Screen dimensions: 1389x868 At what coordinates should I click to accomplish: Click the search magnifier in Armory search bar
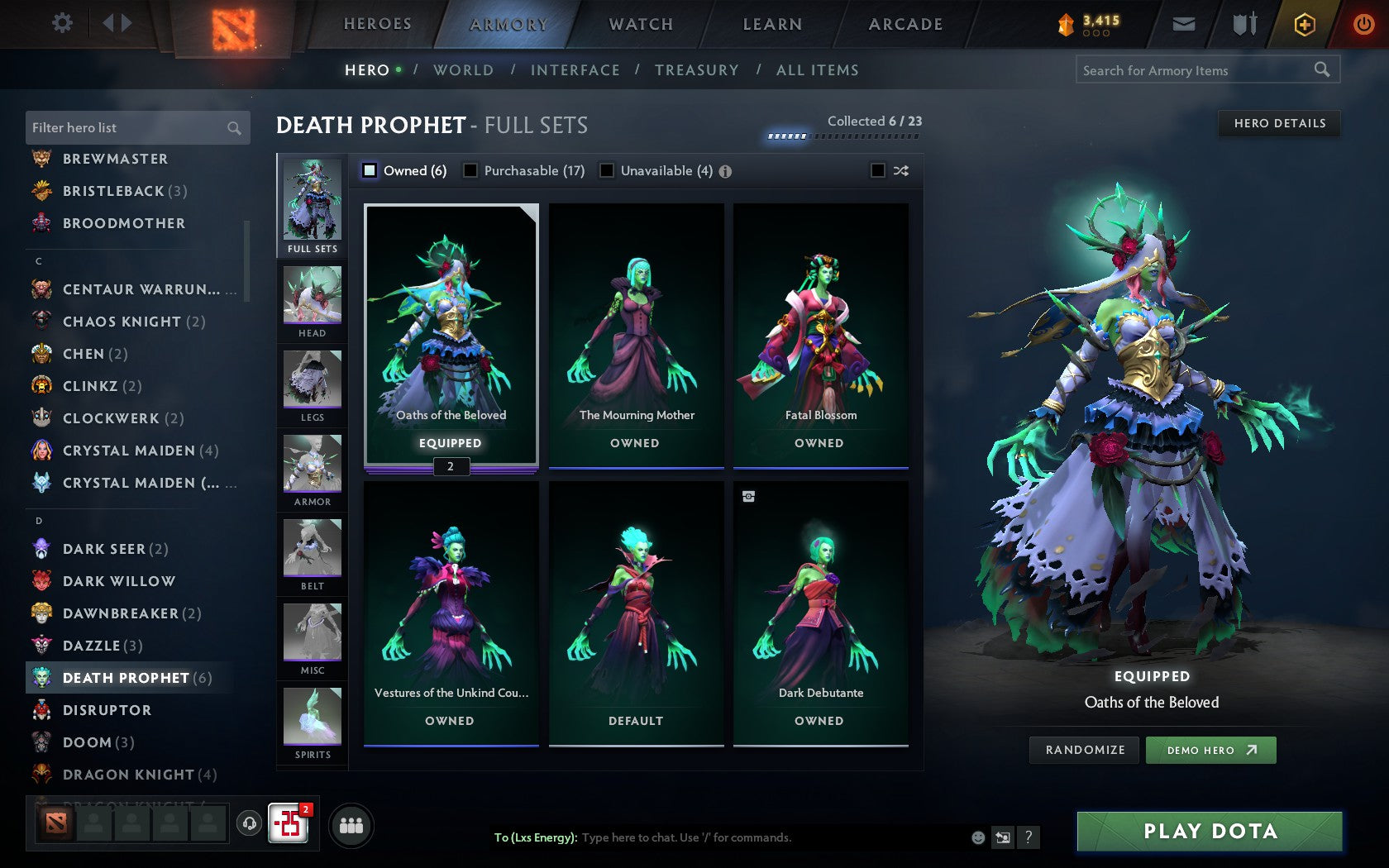tap(1321, 70)
